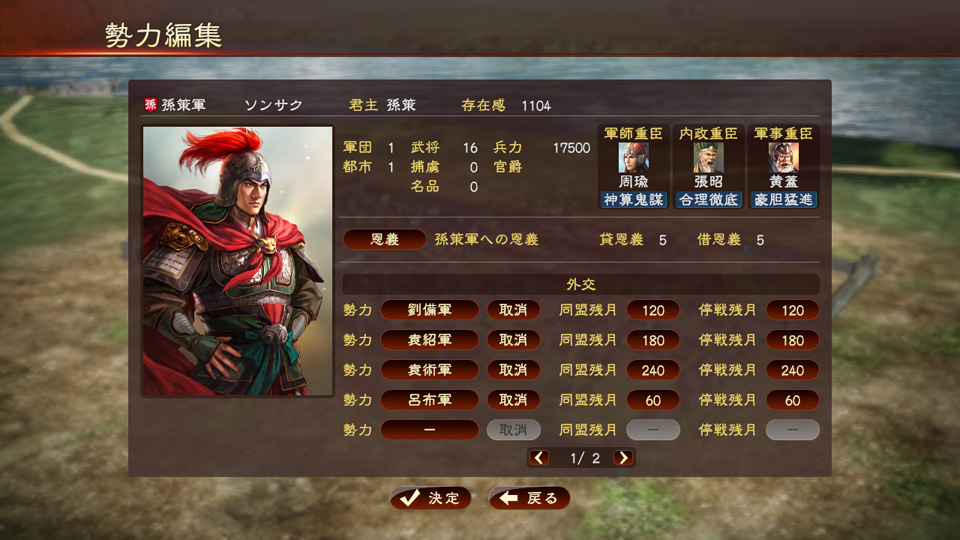Go to previous diplomacy page arrow
Image resolution: width=960 pixels, height=540 pixels.
(x=539, y=458)
